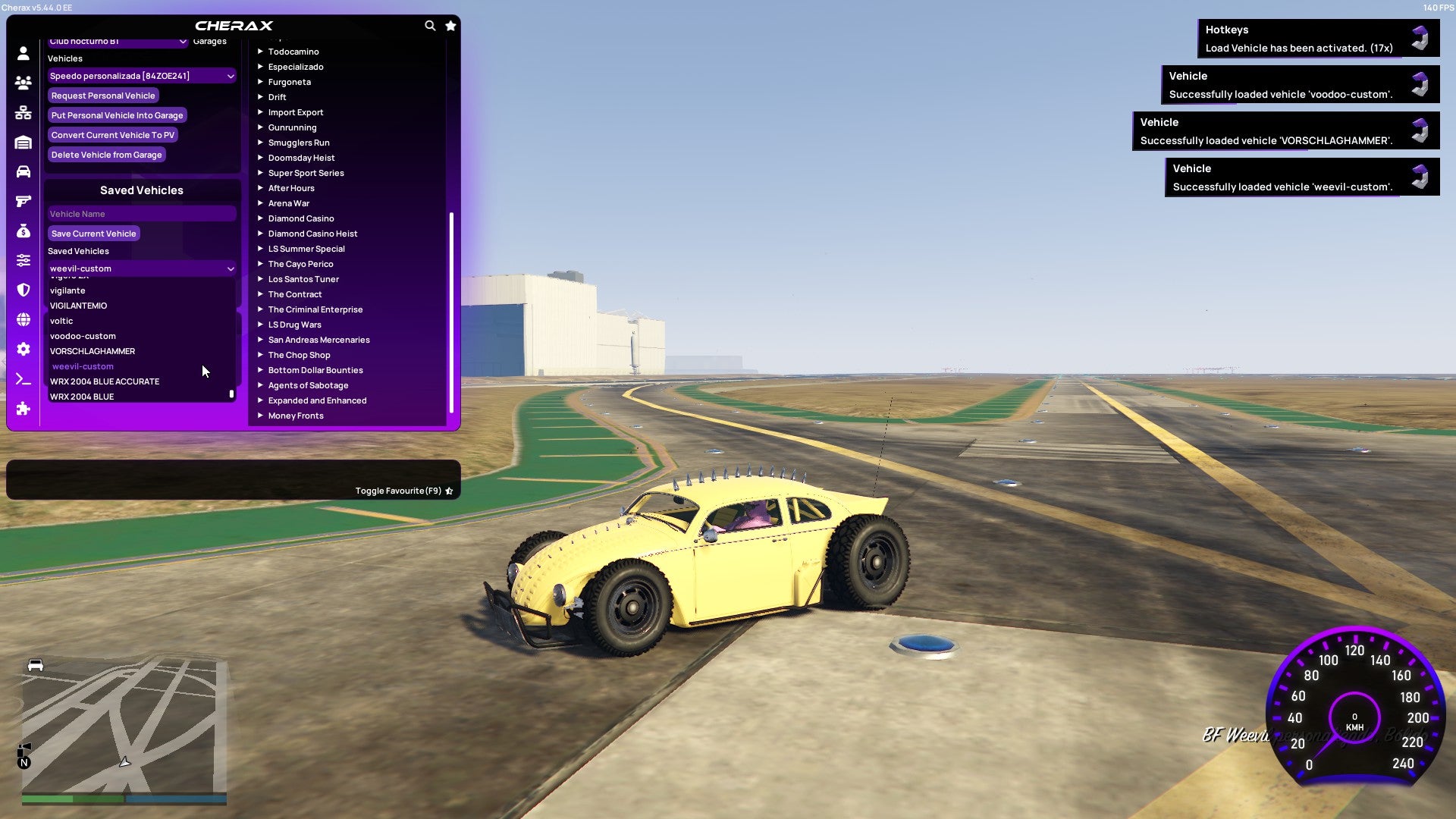Screen dimensions: 1456x819
Task: Select the player profile icon in sidebar
Action: (23, 52)
